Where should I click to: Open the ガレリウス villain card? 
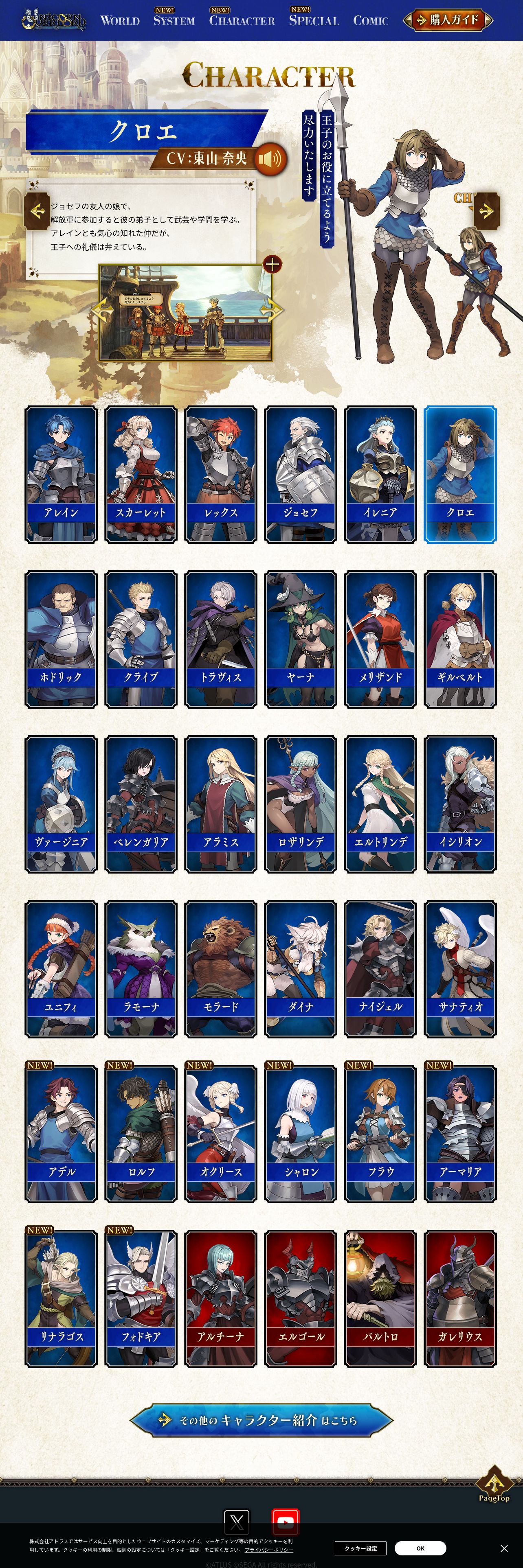click(460, 1299)
